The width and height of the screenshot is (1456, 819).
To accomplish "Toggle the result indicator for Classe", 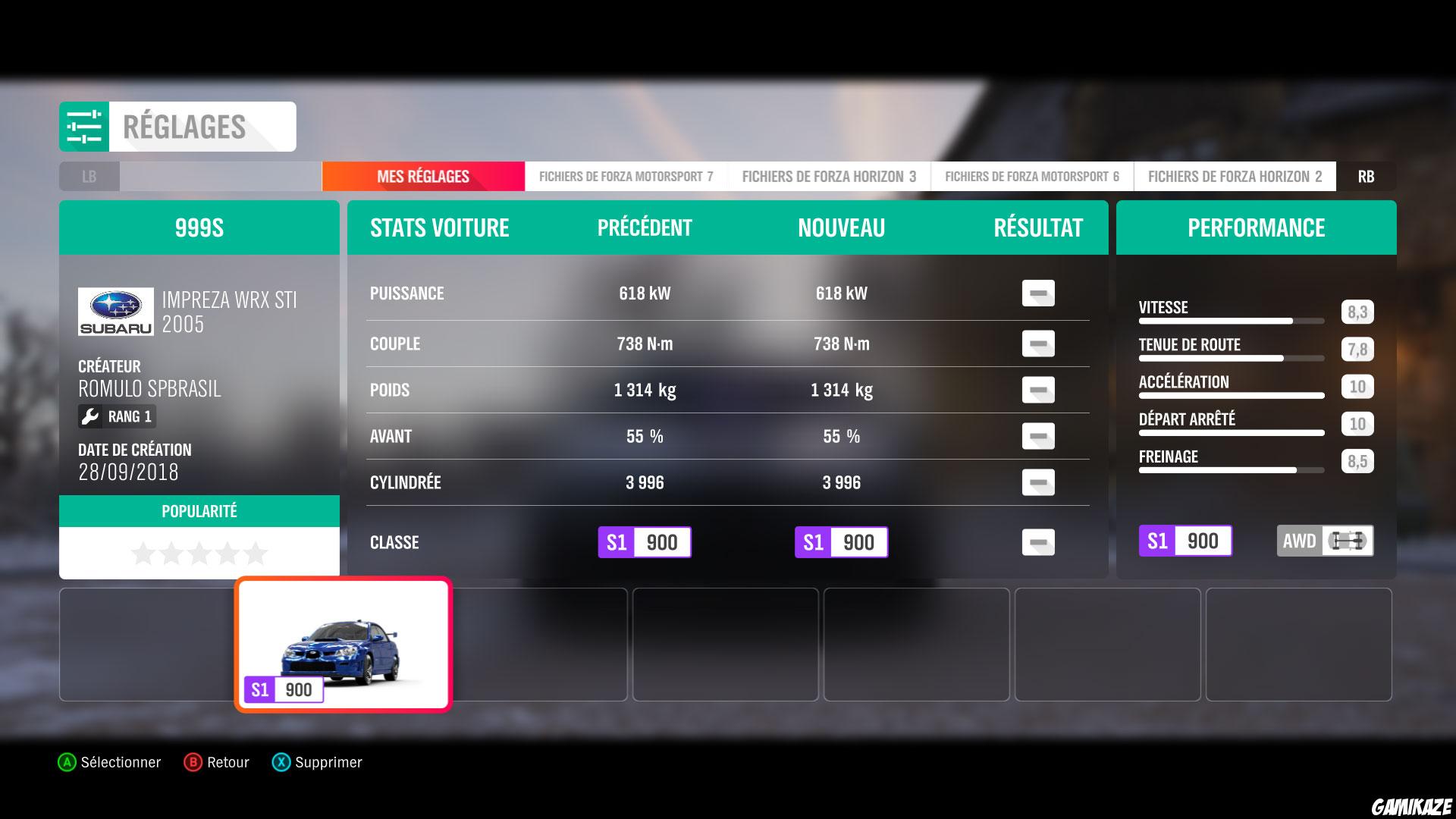I will 1038,541.
